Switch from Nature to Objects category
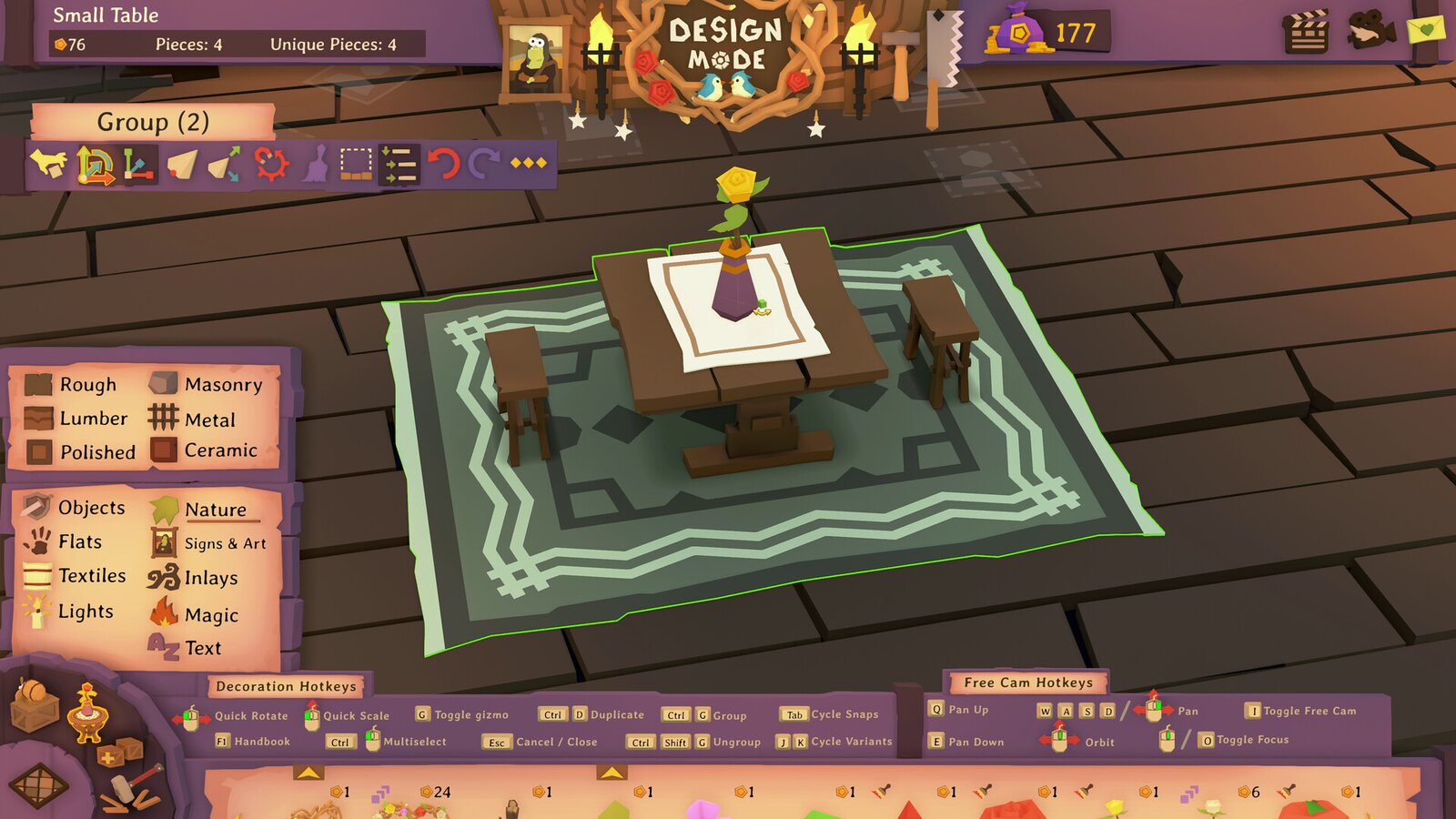 coord(91,509)
